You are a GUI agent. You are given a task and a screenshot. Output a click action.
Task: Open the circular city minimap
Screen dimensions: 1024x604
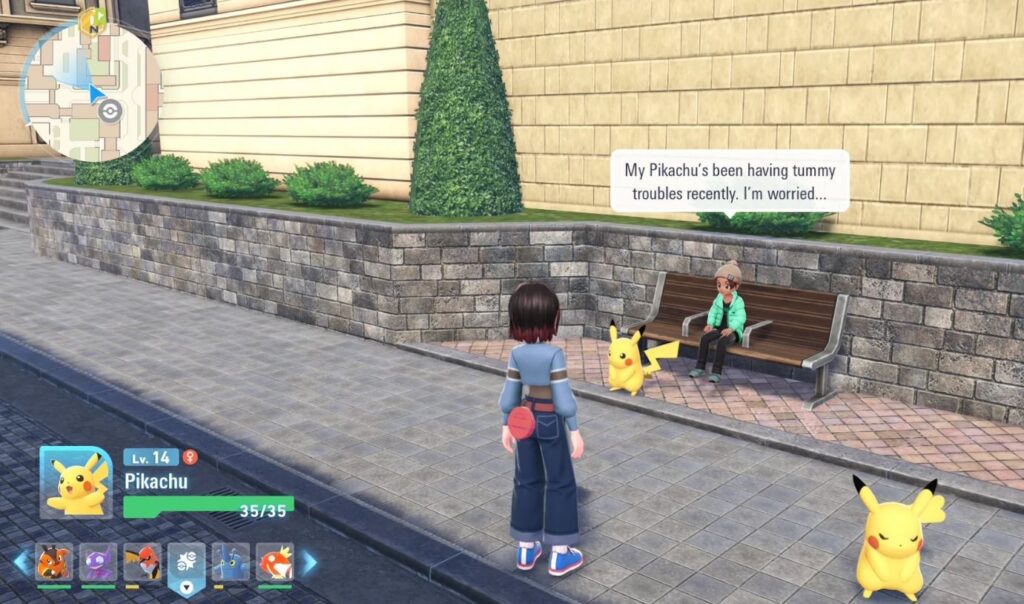(x=90, y=90)
